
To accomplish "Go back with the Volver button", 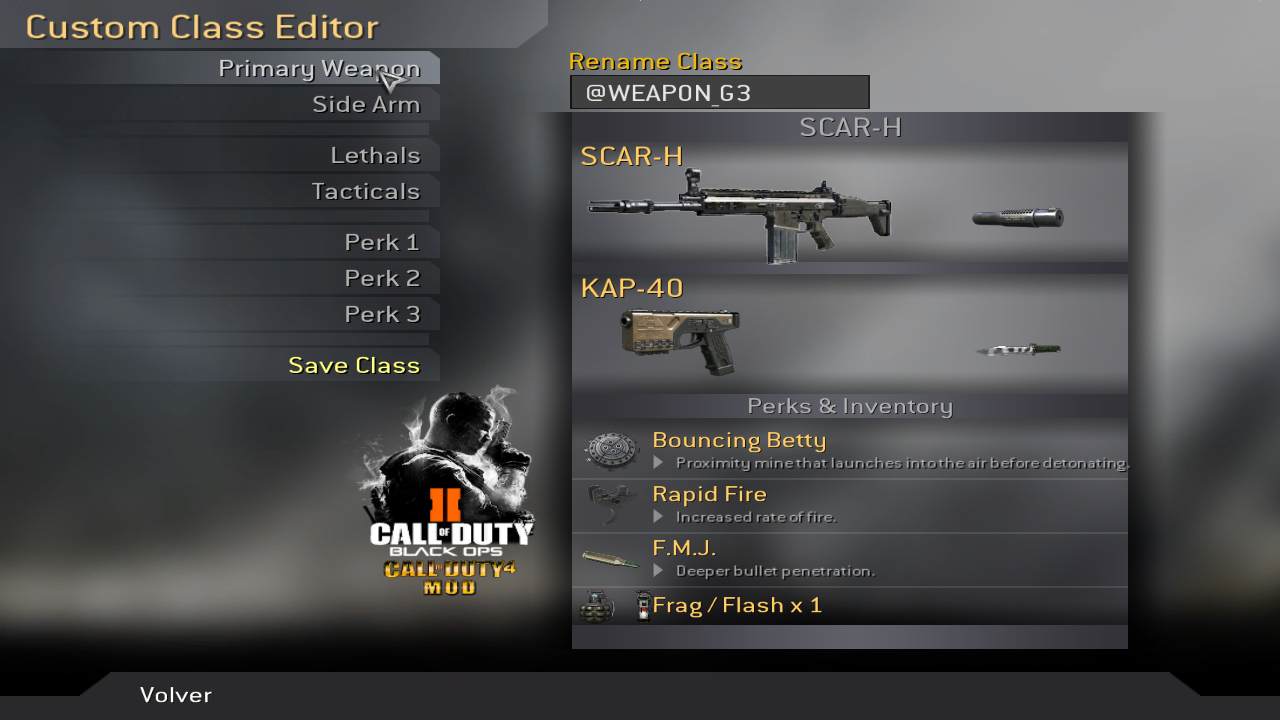I will coord(176,695).
